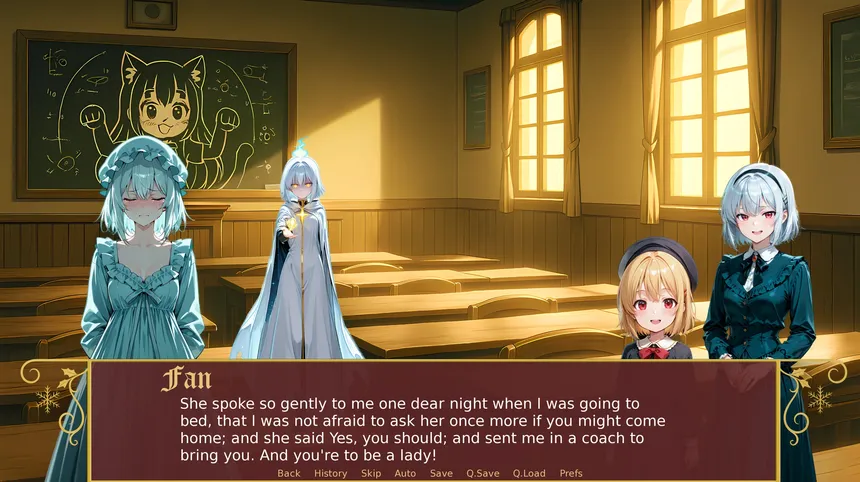
Task: Open the dialogue History log
Action: click(x=331, y=473)
